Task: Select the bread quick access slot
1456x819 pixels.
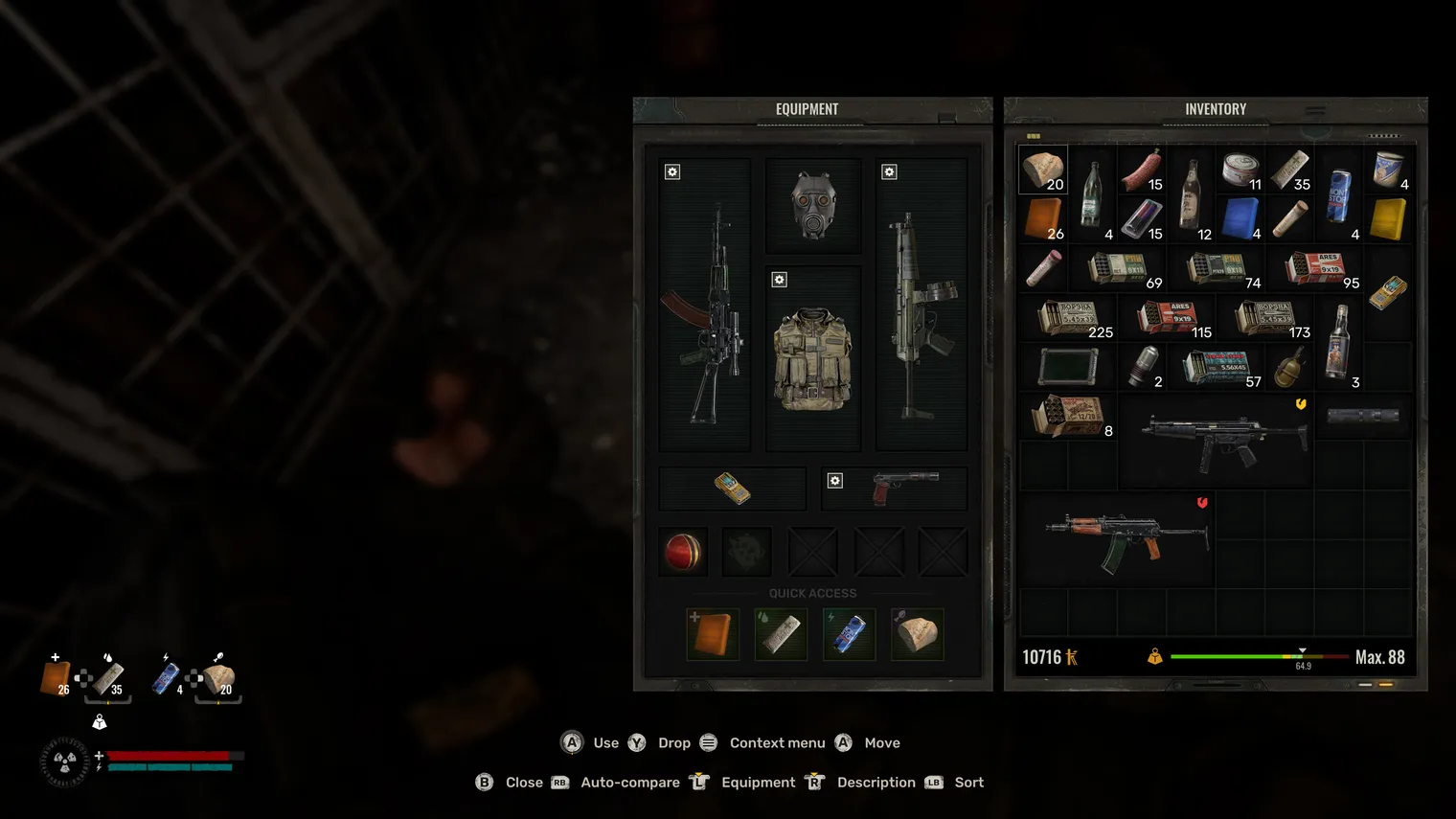Action: 917,634
